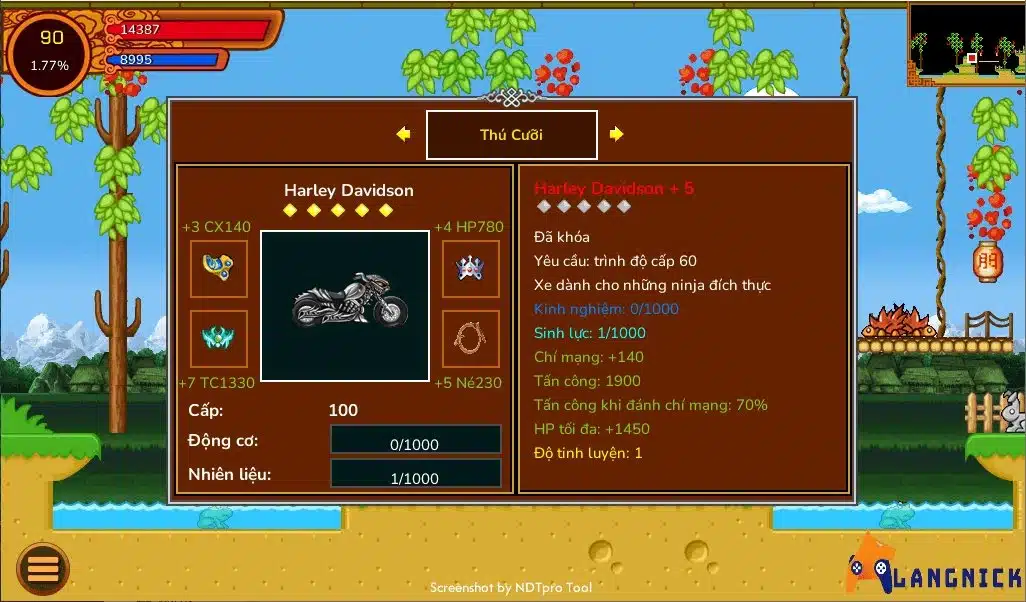Go to previous panel with left yellow arrow

click(x=403, y=134)
